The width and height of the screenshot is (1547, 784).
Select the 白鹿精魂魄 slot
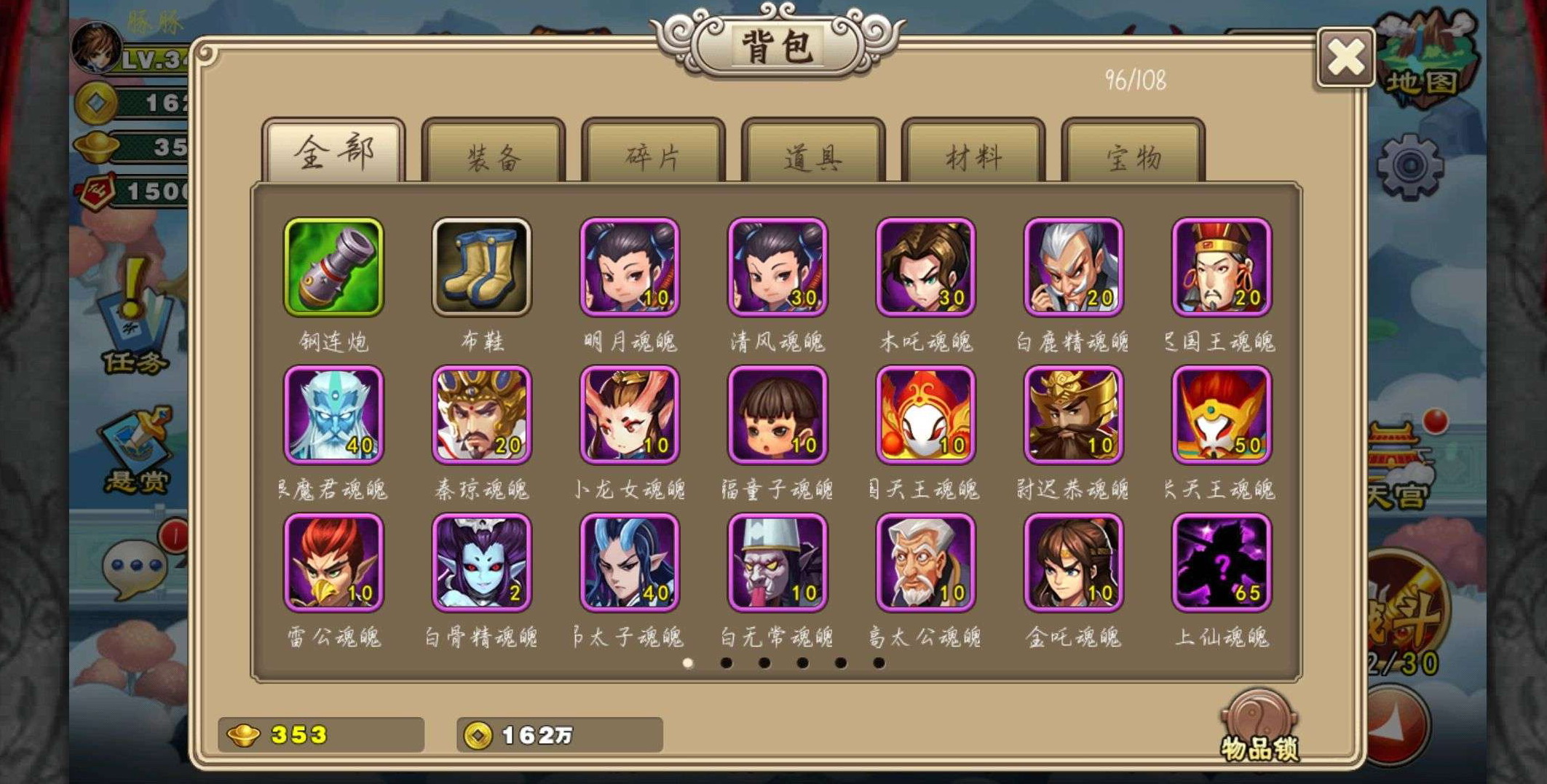point(1074,267)
